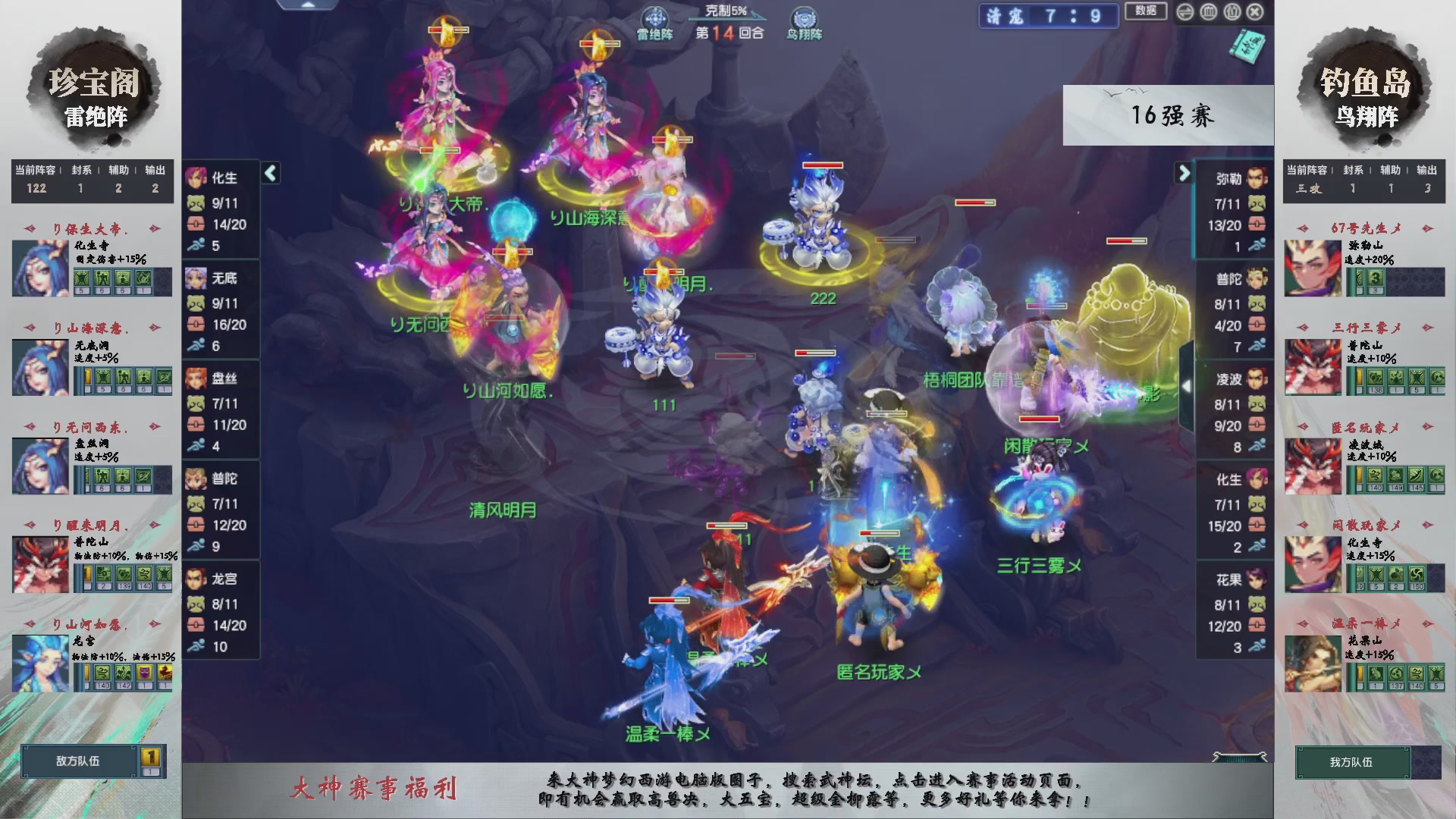Image resolution: width=1456 pixels, height=819 pixels.
Task: Select the 龙宫 sect icon in left roster
Action: [196, 579]
